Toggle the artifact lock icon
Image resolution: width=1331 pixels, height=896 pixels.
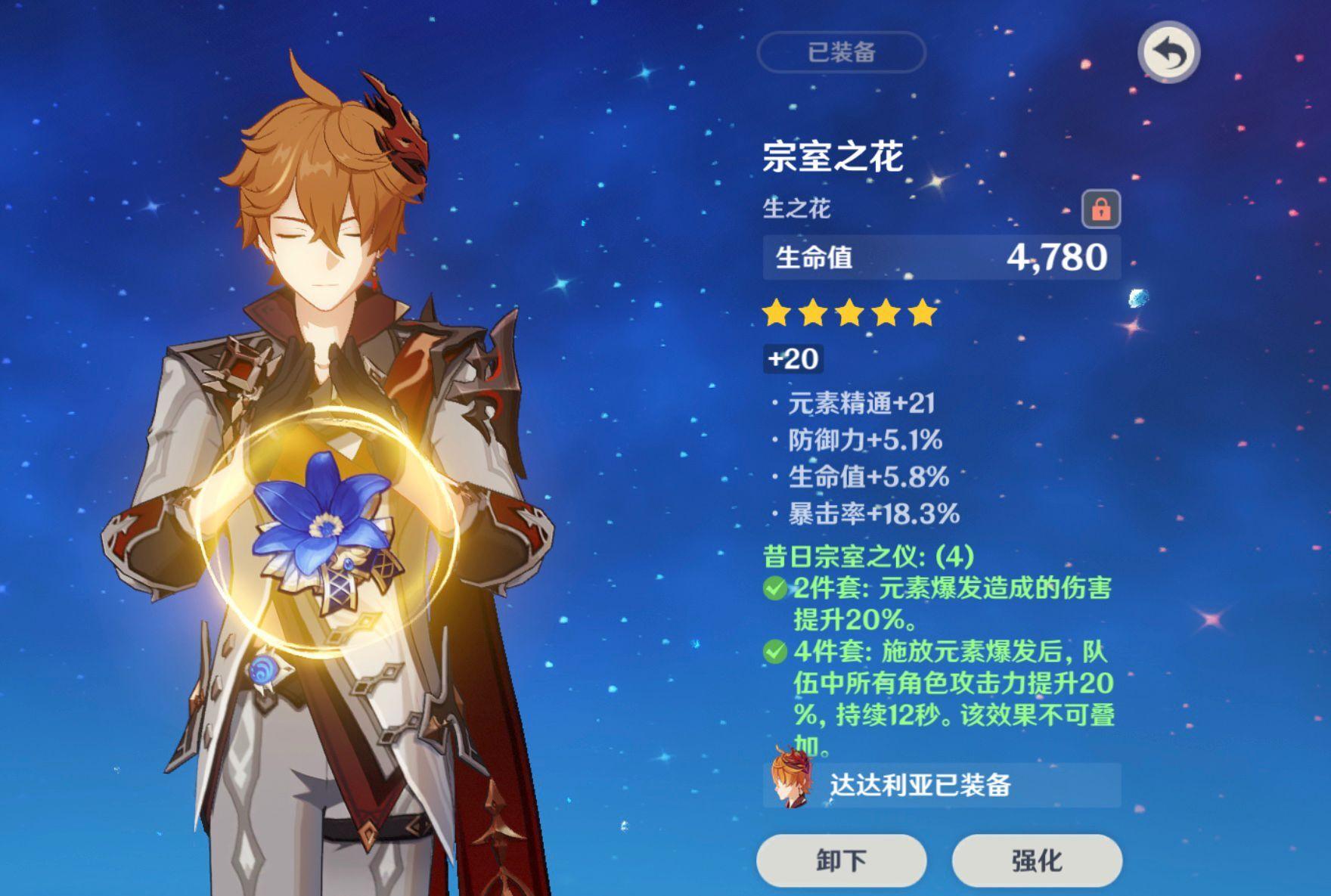click(x=1100, y=209)
